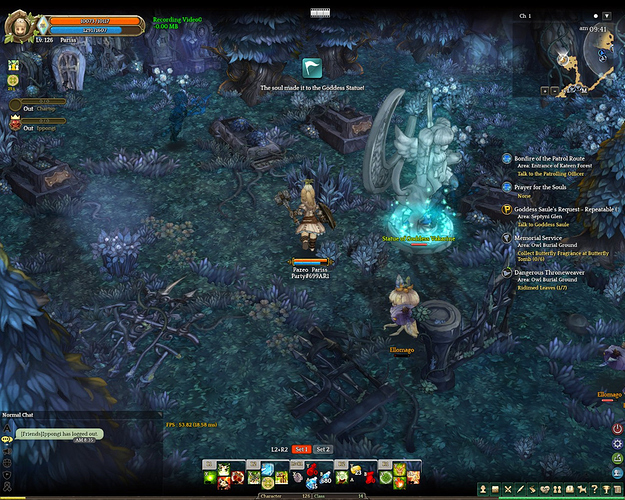Switch to hotbar Set 2
Image resolution: width=625 pixels, height=500 pixels.
tap(322, 449)
